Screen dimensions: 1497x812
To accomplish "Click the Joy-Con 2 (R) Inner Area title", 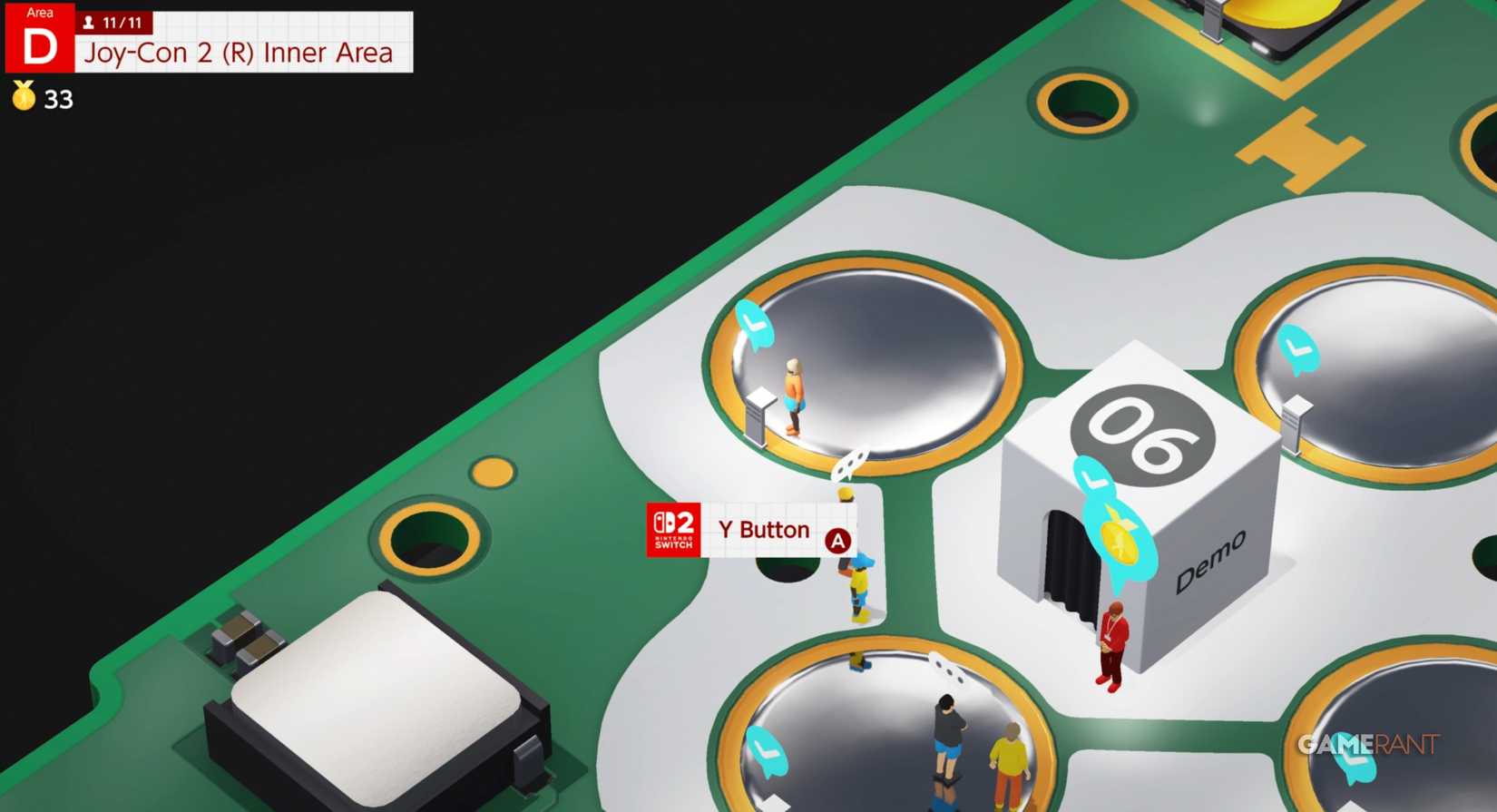I will (x=238, y=53).
